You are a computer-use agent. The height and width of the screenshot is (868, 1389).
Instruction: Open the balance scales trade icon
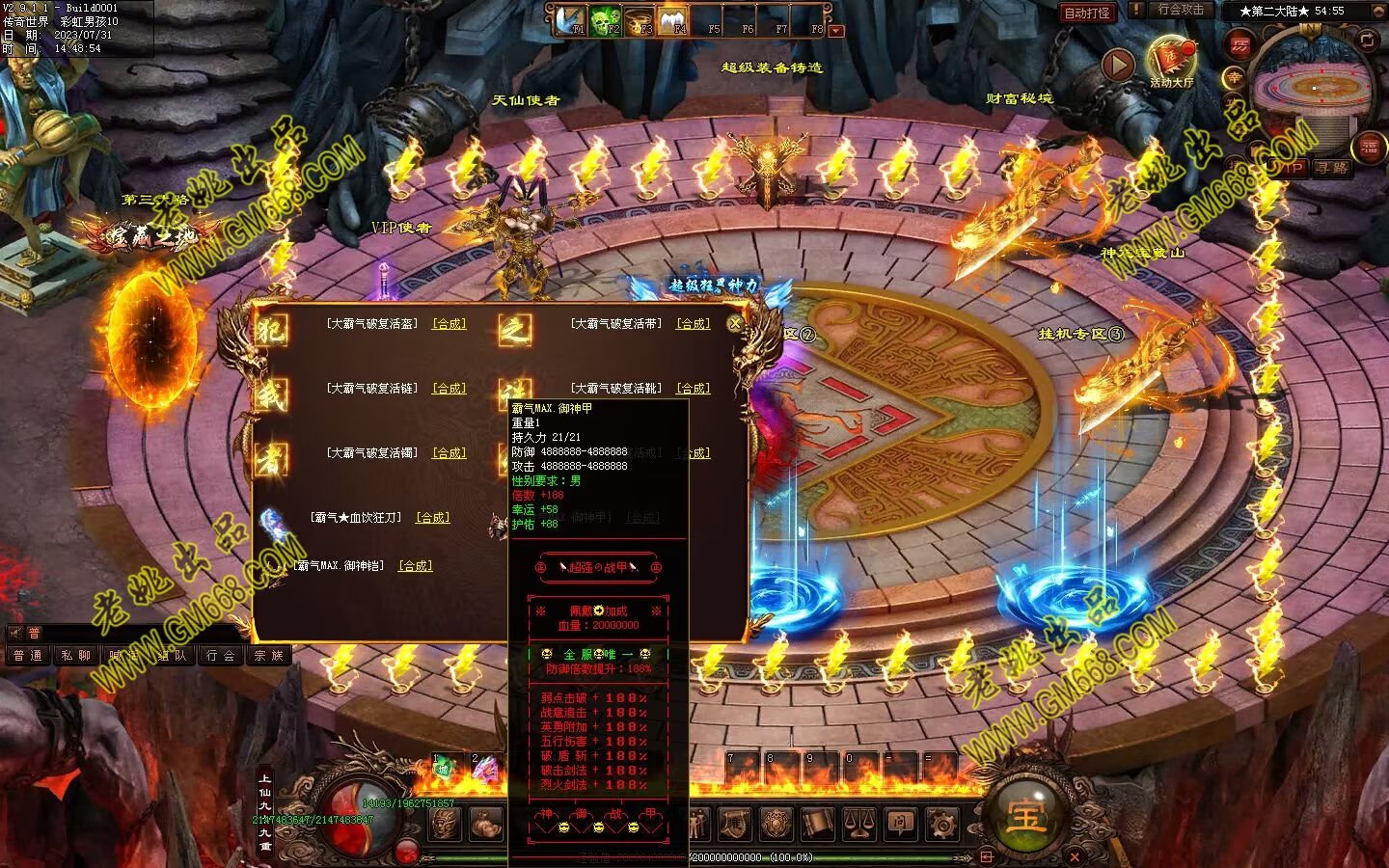click(859, 824)
